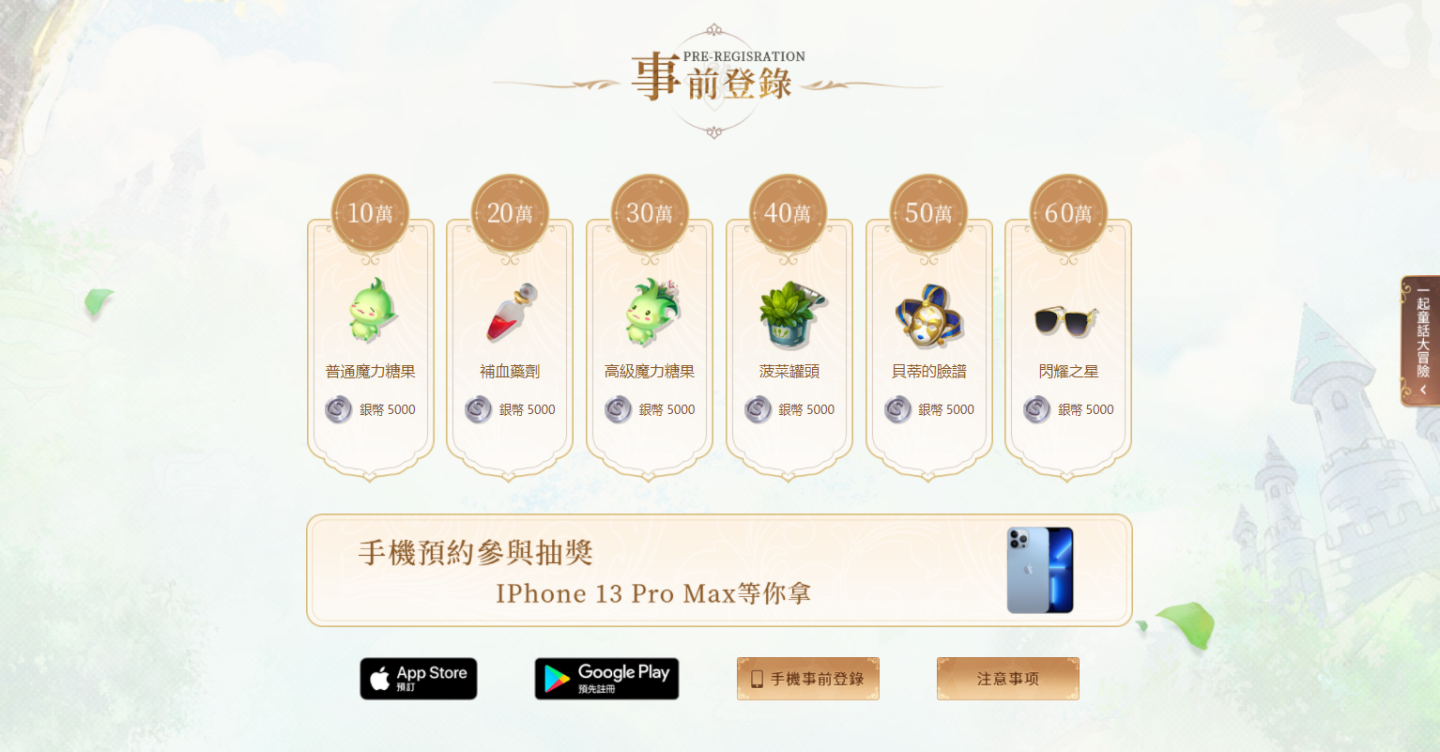This screenshot has height=752, width=1440.
Task: Click the silver coin icon under 補血藥劑
Action: 476,409
